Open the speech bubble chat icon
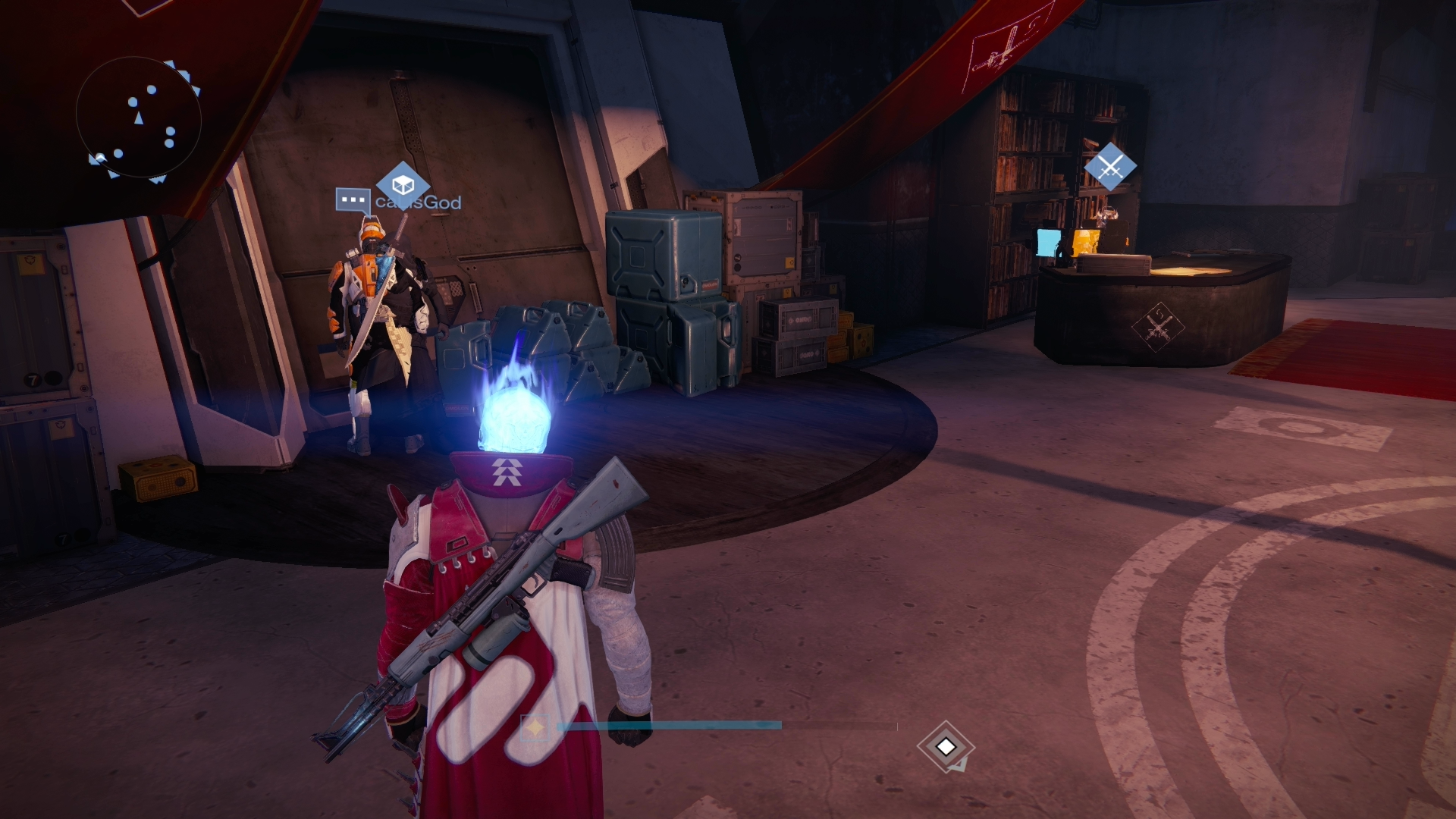 pos(353,200)
